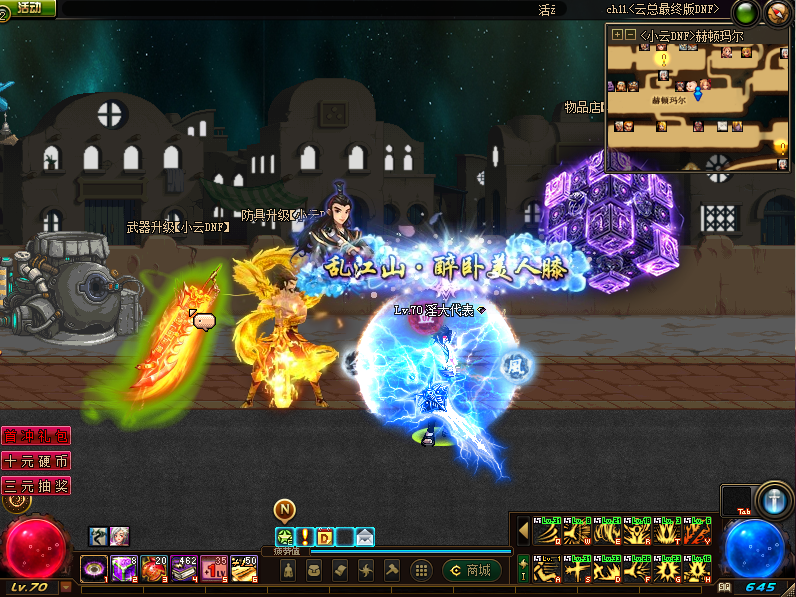
Task: Use the purple cube item in quickslot
Action: point(124,569)
